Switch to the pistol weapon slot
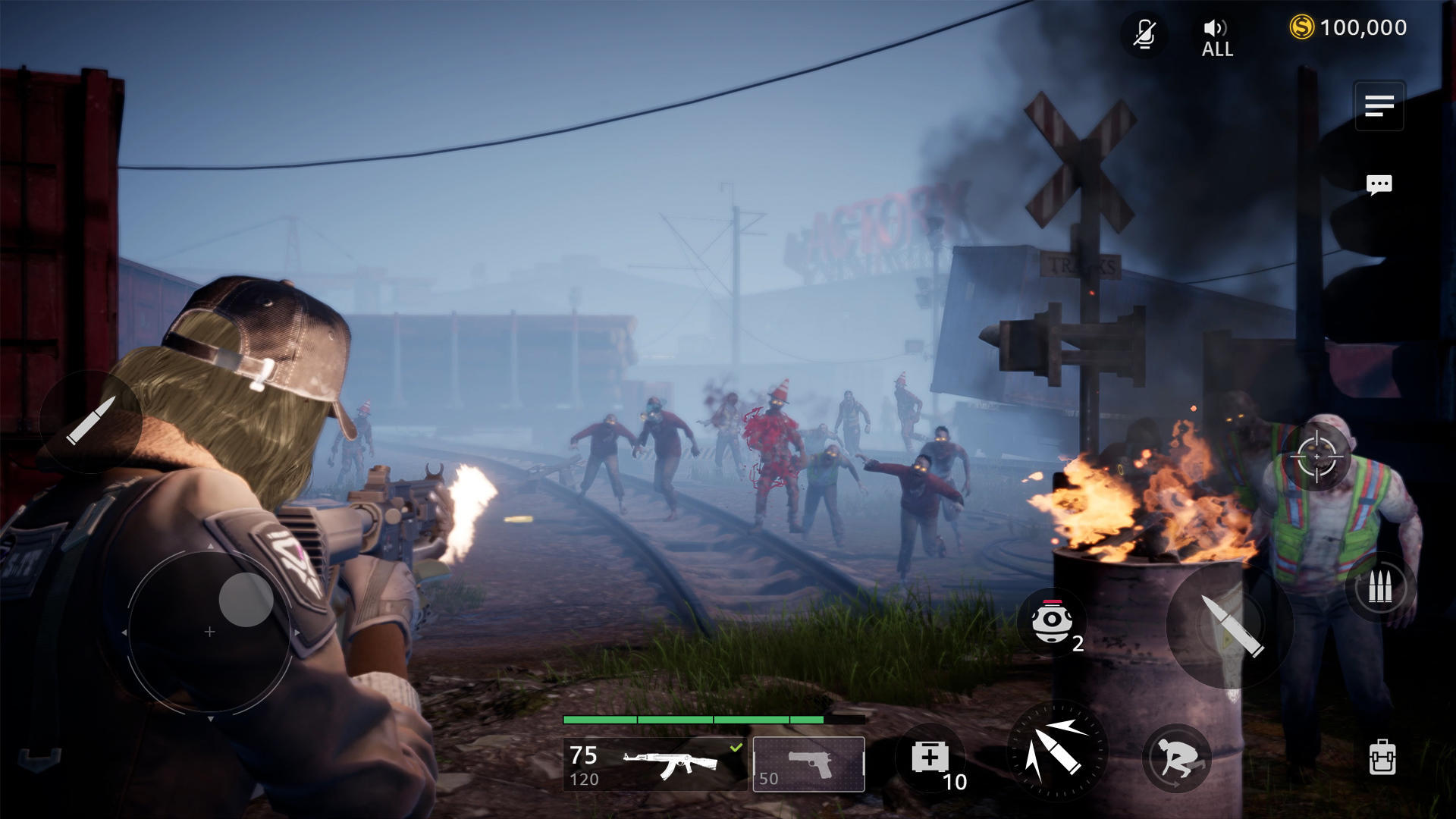This screenshot has width=1456, height=819. [x=808, y=764]
